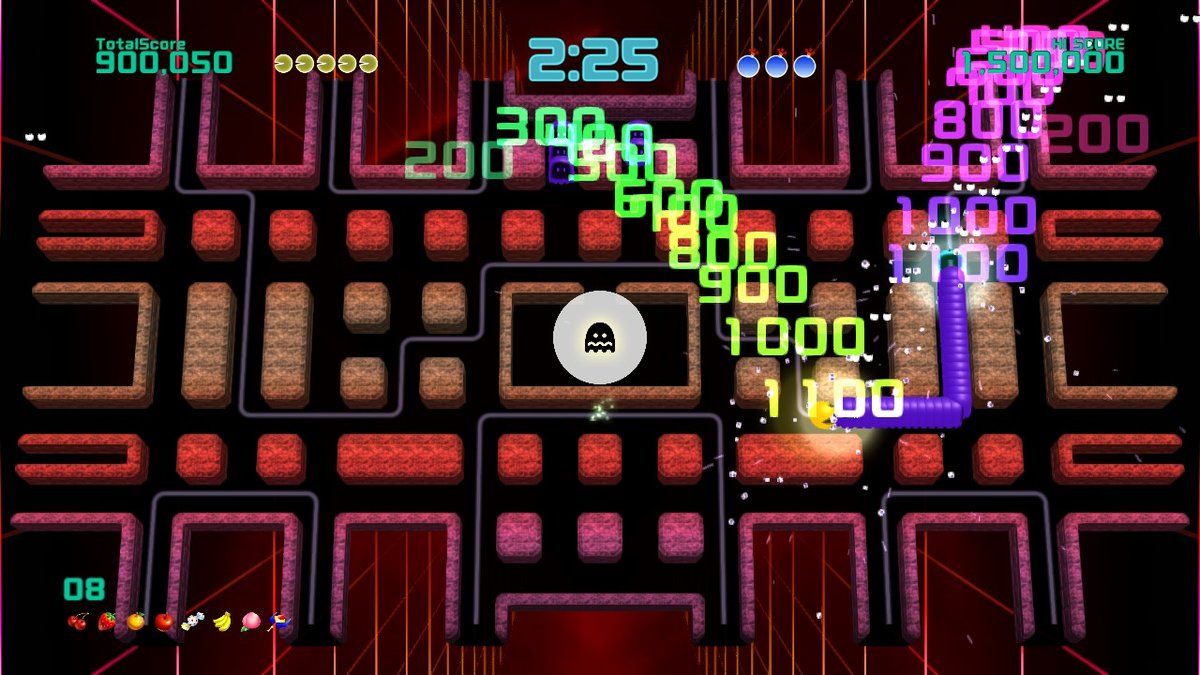Click the banana bunch icon
The image size is (1200, 675).
tap(222, 622)
